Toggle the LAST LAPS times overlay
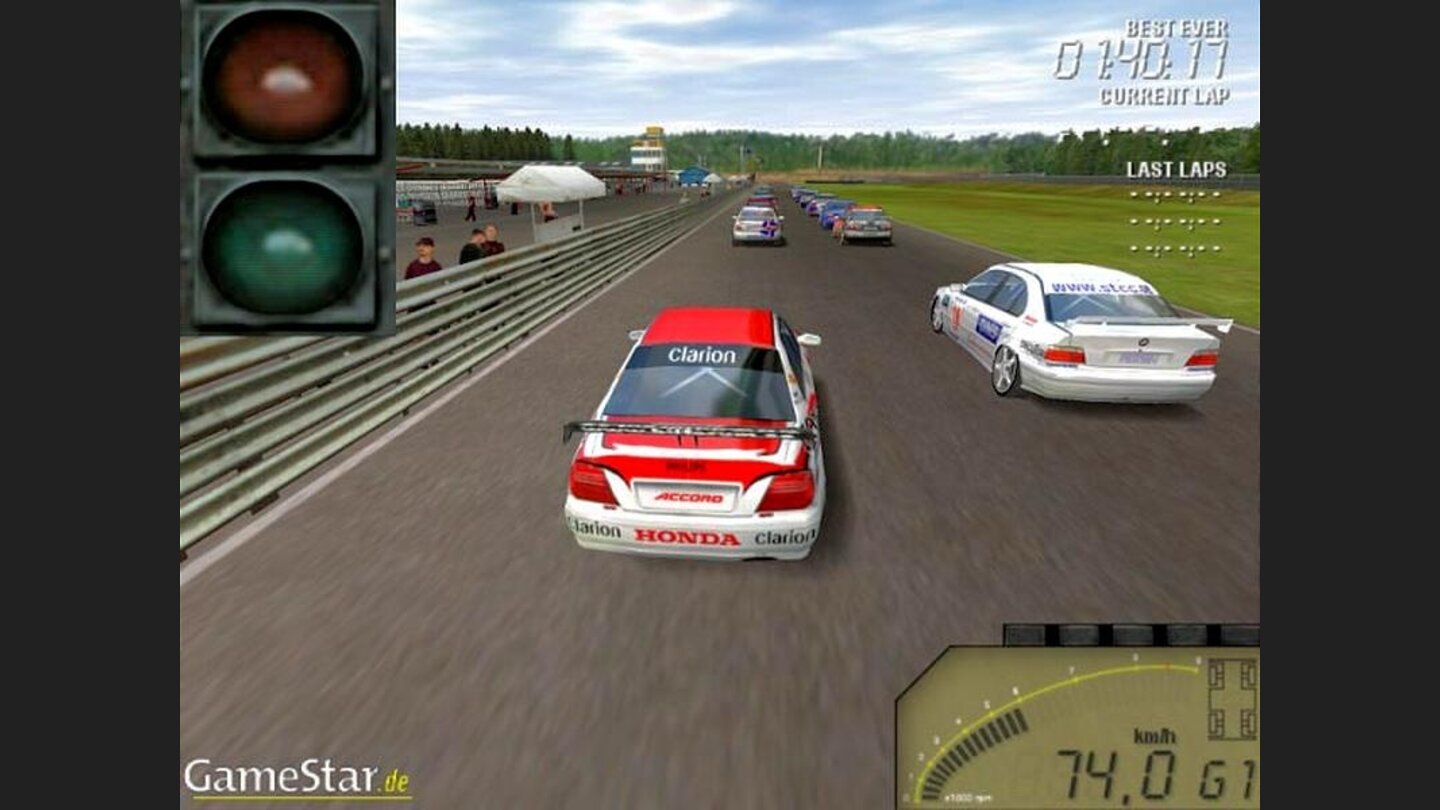Viewport: 1440px width, 810px height. coord(1180,169)
